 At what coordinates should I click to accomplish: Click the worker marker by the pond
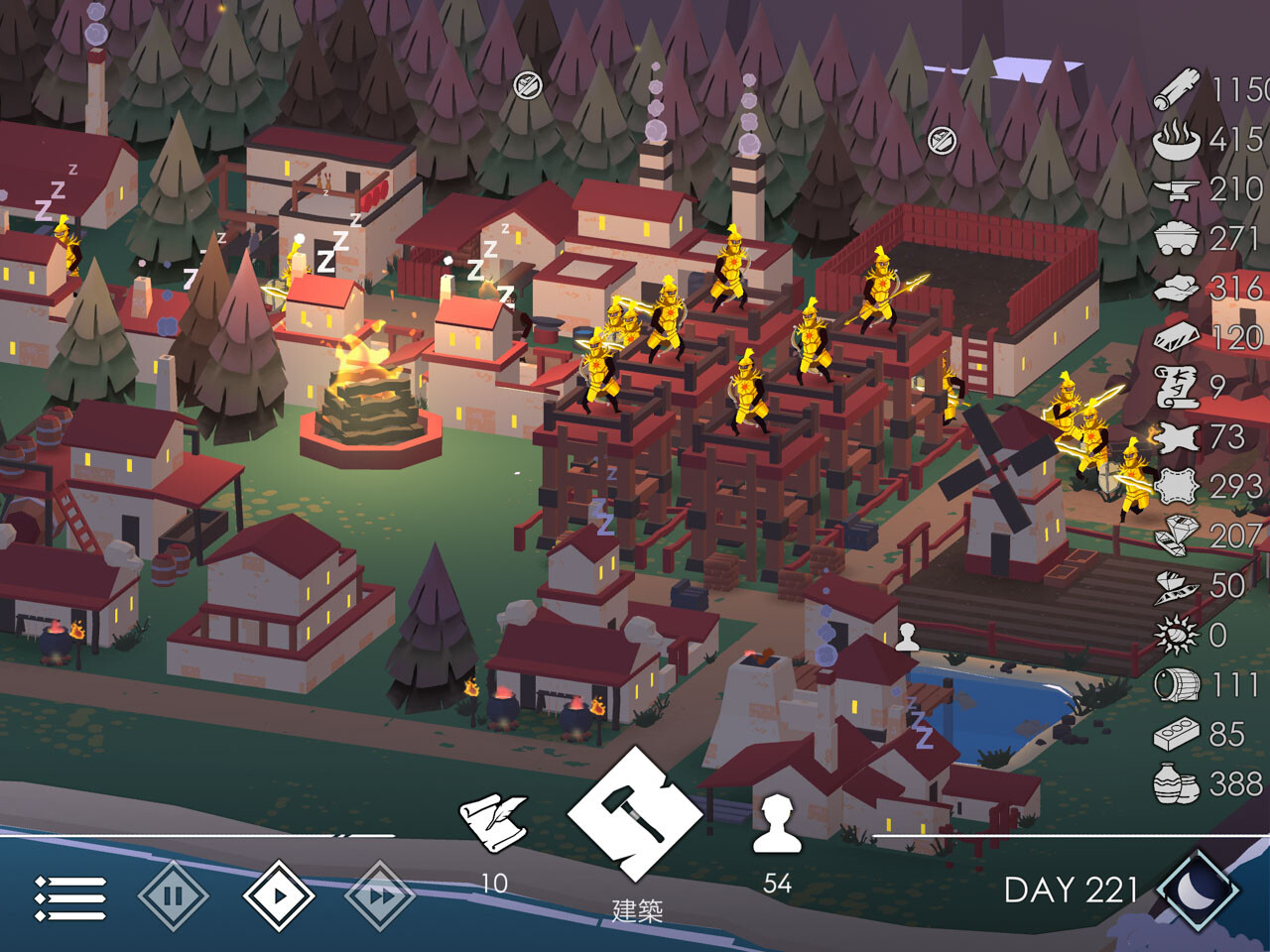(907, 638)
